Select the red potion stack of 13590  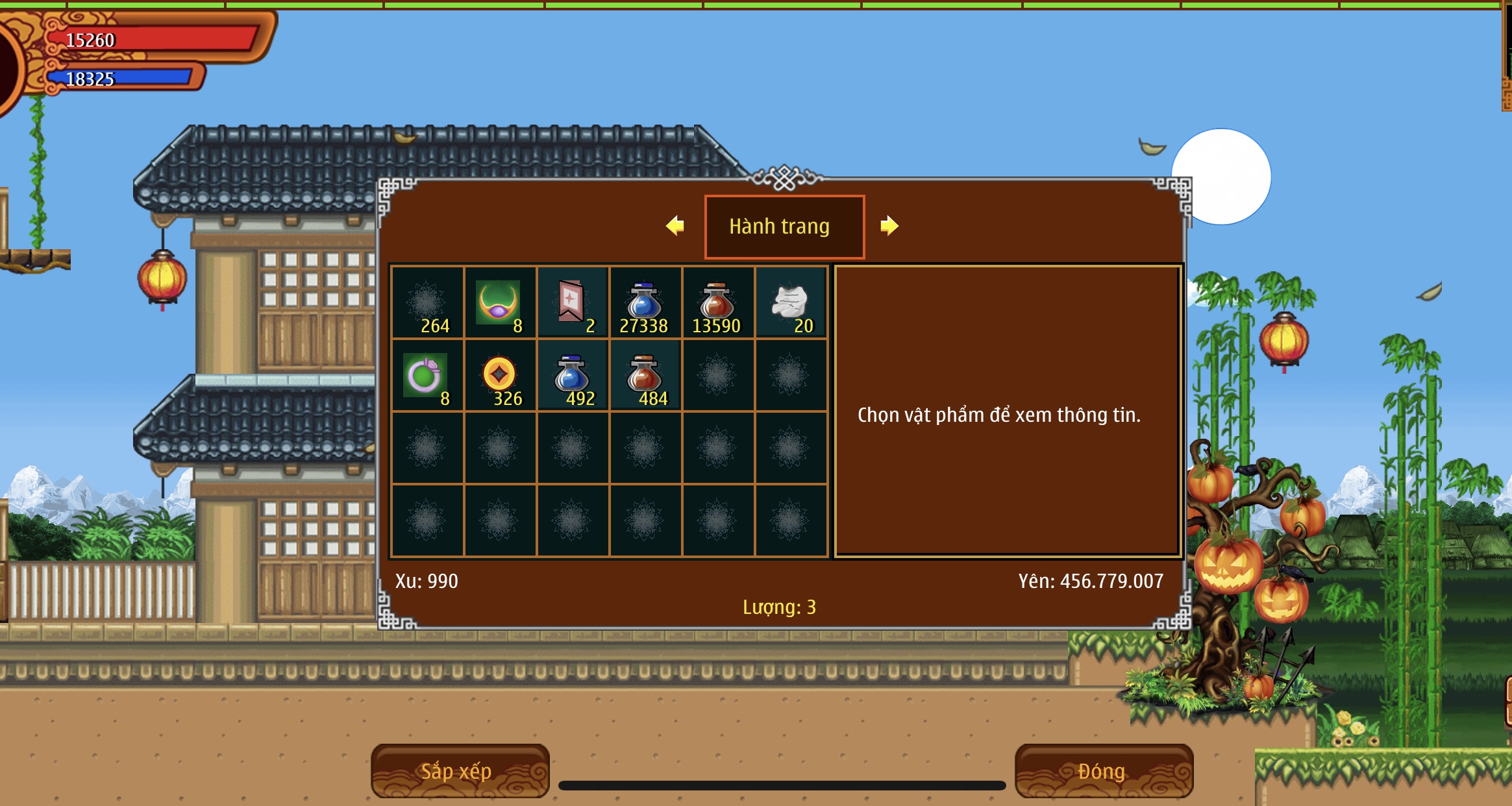tap(717, 303)
